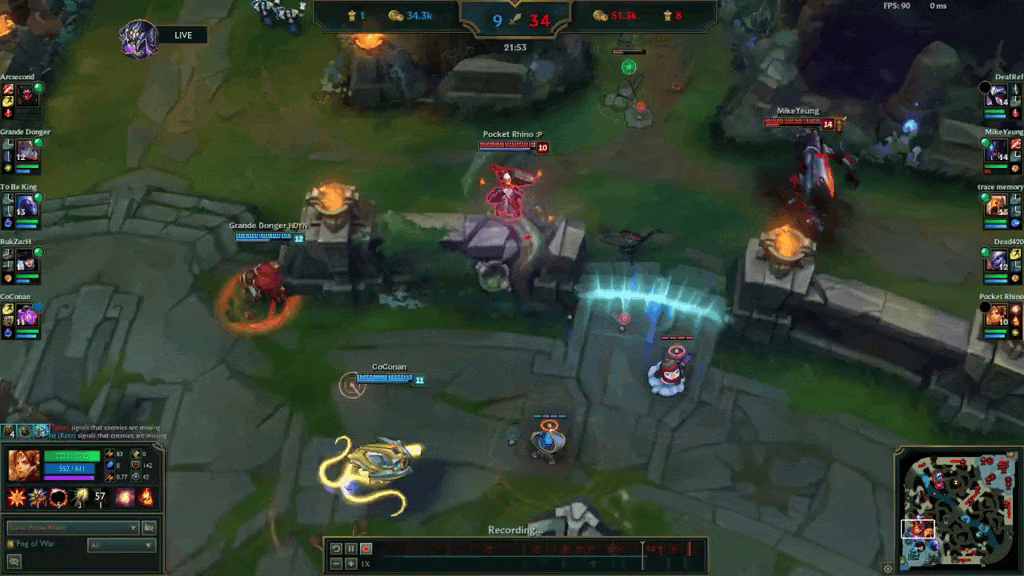The height and width of the screenshot is (576, 1024).
Task: Increase replay speed with plus button
Action: (351, 564)
